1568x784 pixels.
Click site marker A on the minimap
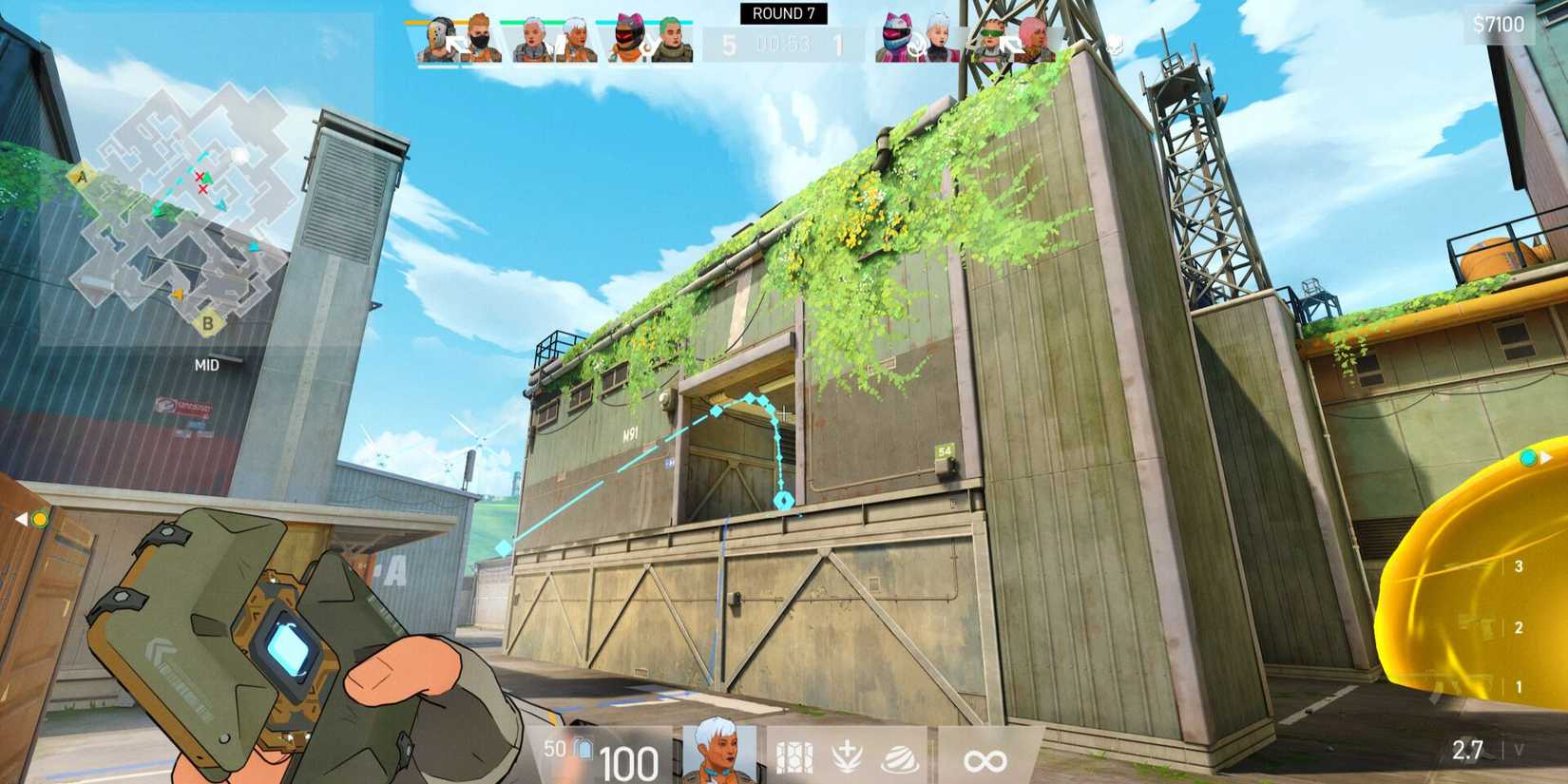82,176
